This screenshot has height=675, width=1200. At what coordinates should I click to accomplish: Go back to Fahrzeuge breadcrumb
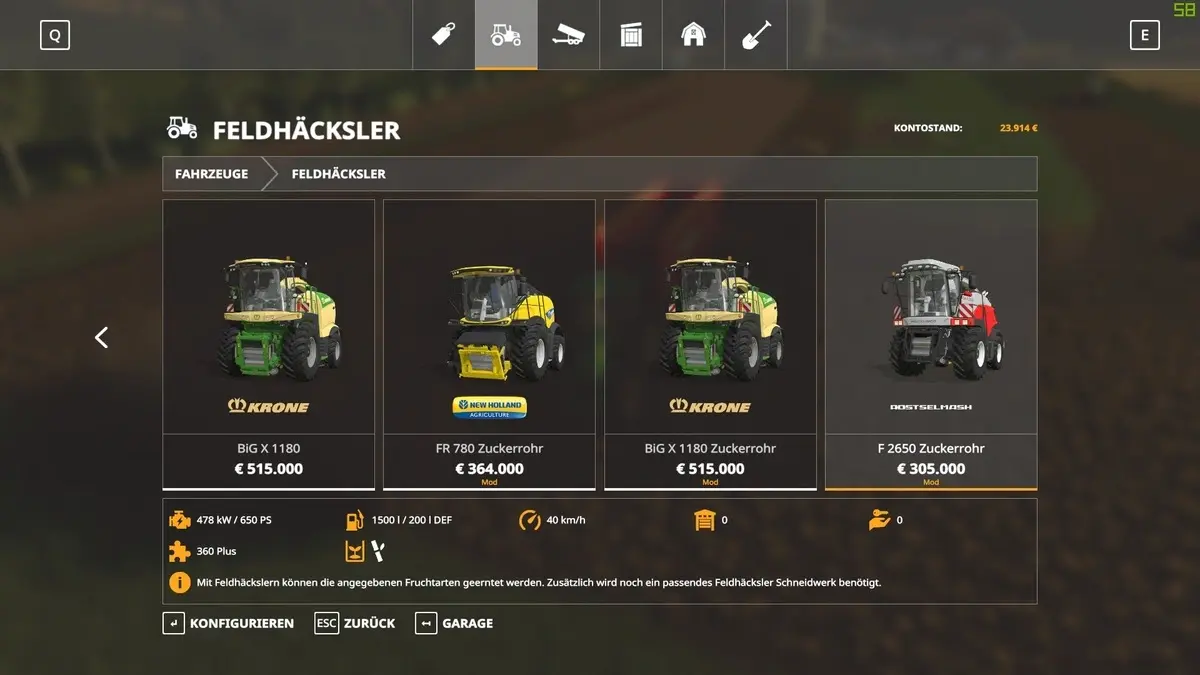pos(212,174)
